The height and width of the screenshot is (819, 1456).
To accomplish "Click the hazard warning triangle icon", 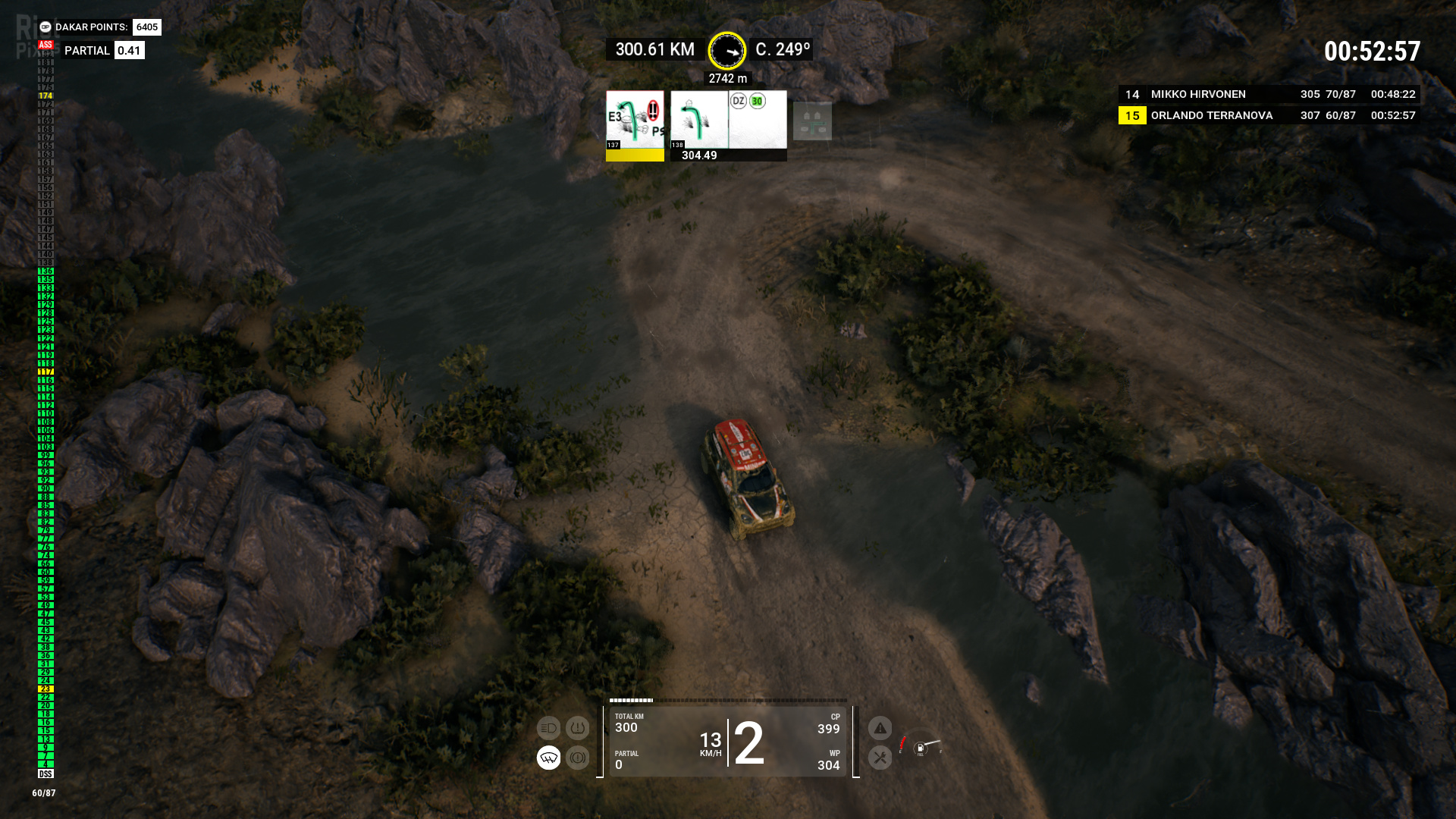I will click(880, 729).
